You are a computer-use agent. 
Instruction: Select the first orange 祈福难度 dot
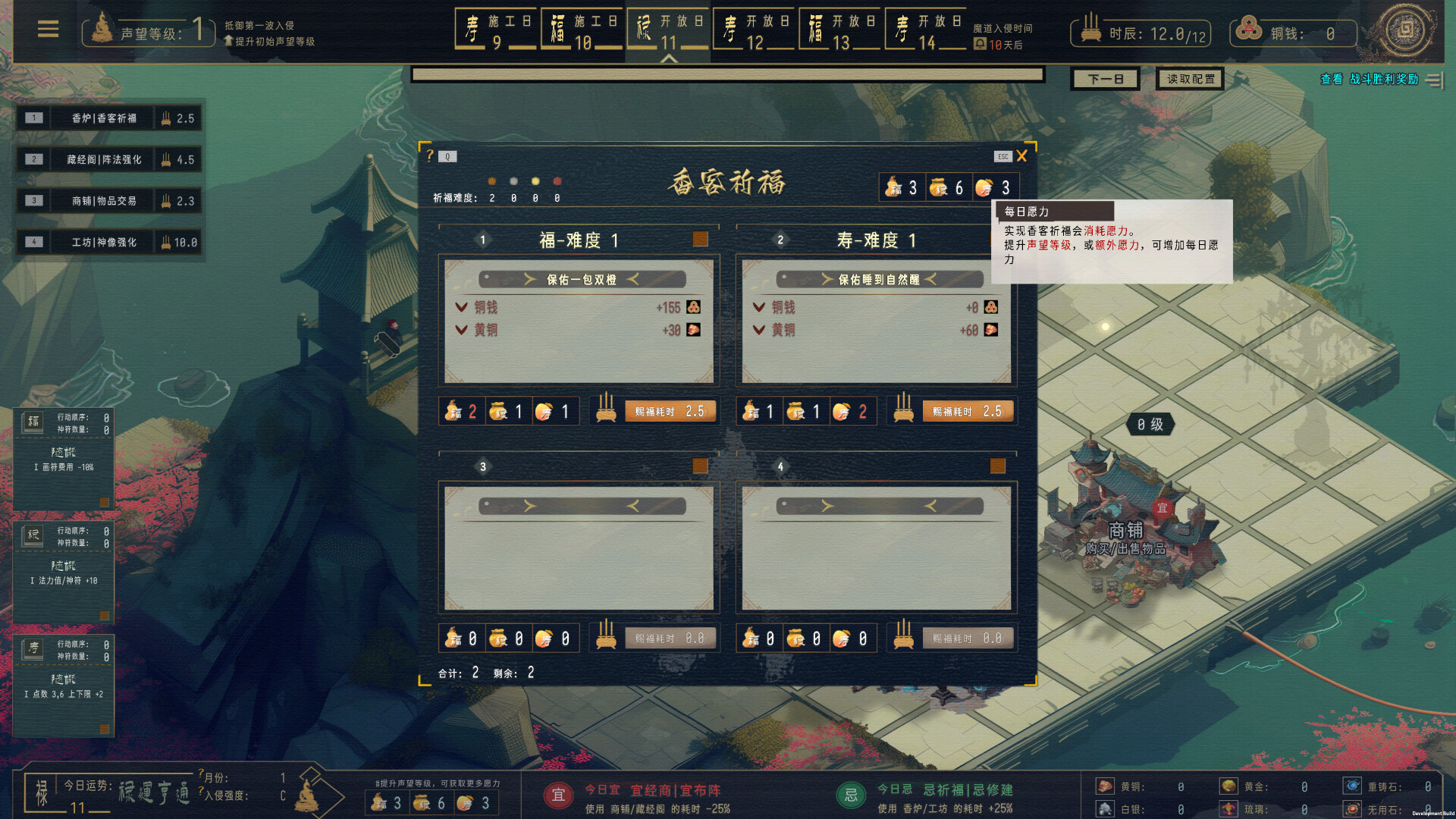click(x=492, y=181)
